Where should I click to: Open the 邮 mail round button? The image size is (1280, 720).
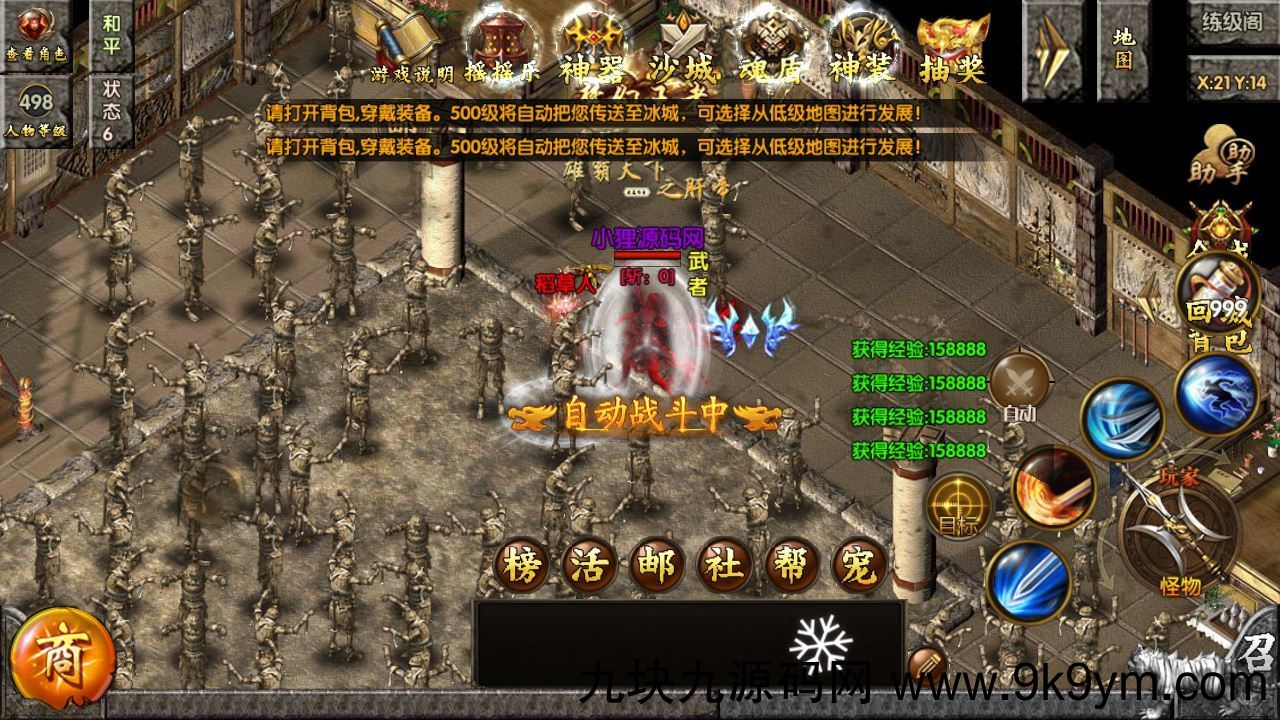point(658,566)
